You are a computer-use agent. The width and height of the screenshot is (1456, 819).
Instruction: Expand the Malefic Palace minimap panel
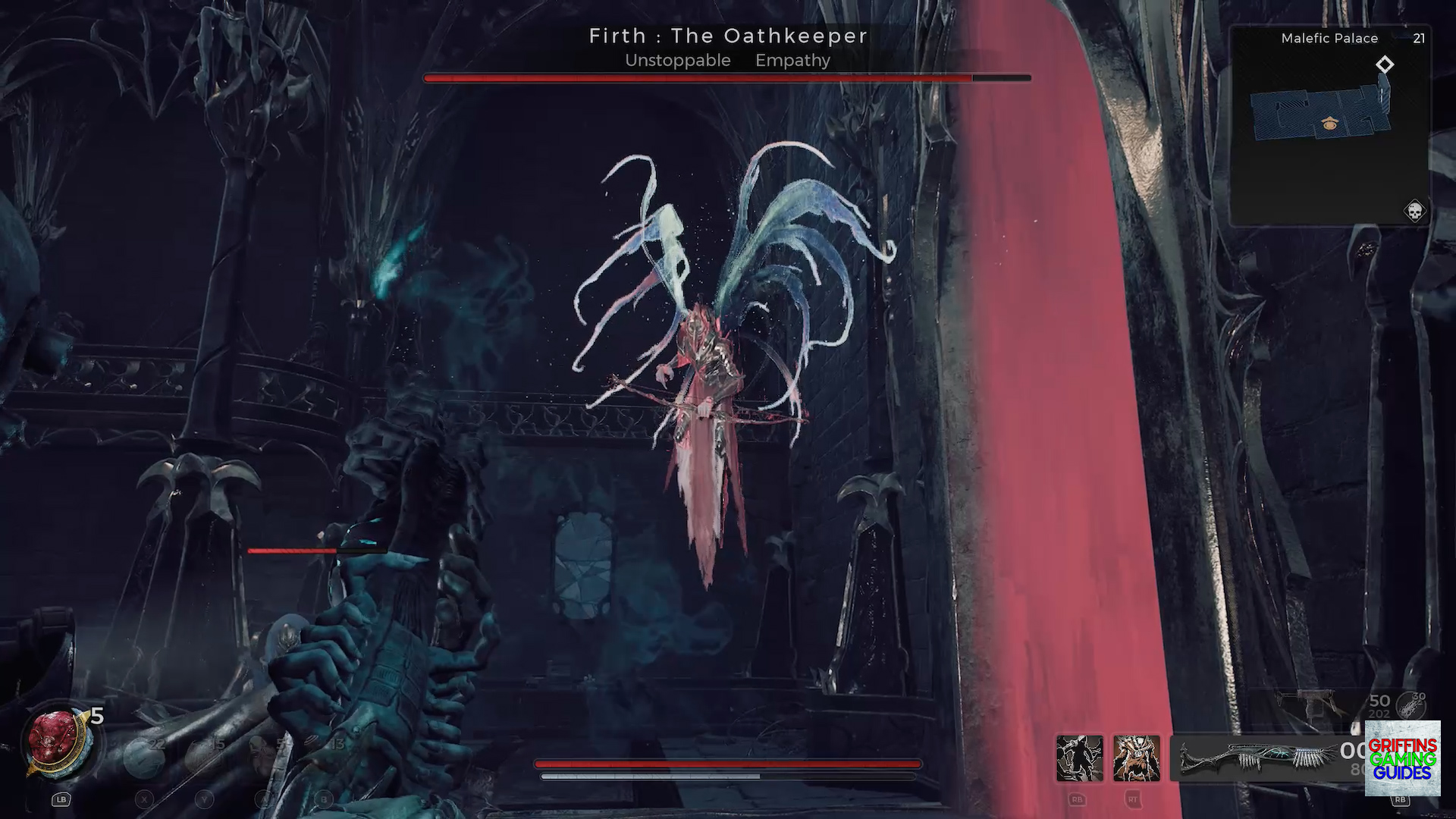[1329, 39]
